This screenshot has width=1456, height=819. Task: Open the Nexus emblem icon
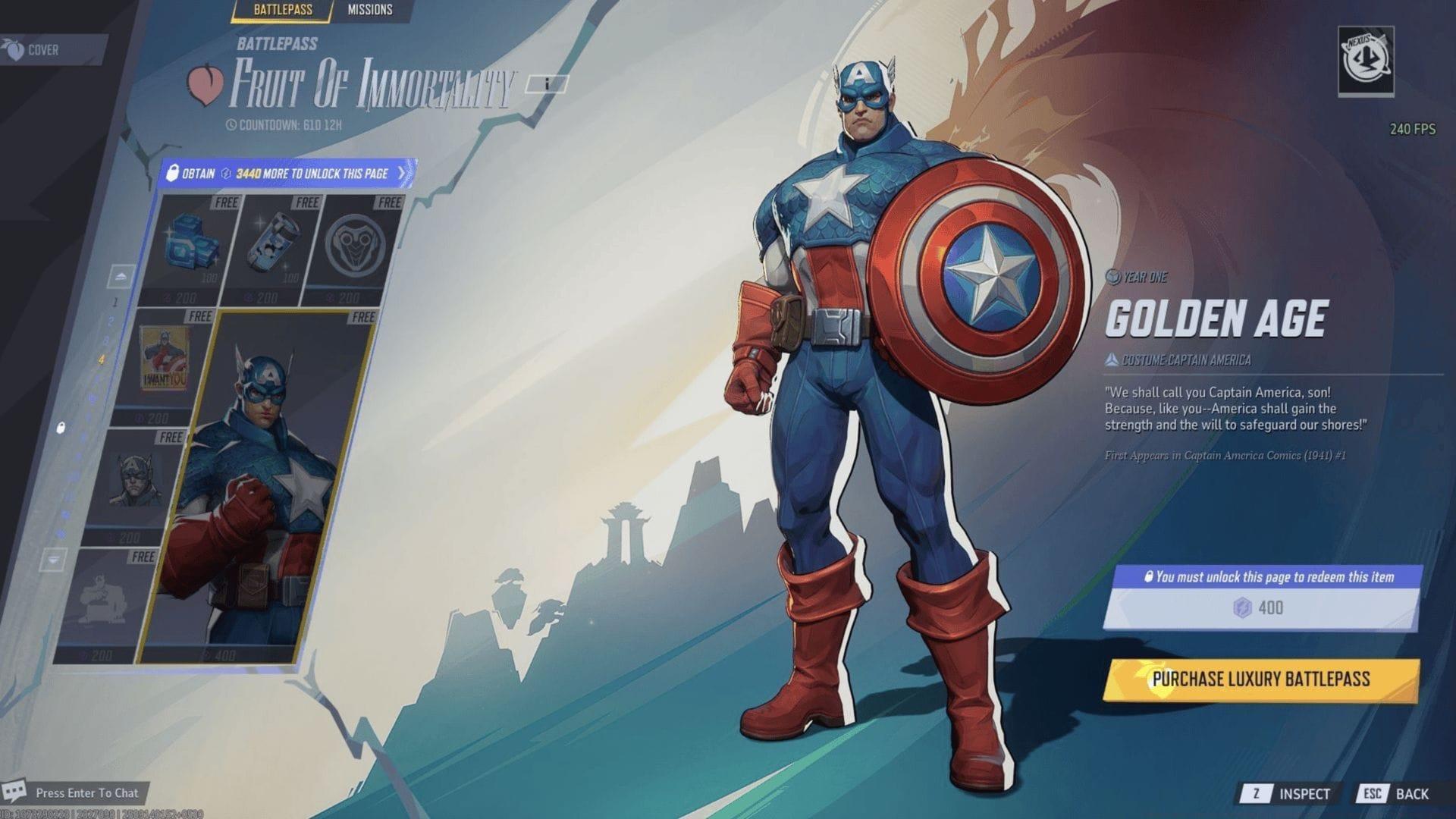click(x=1366, y=61)
